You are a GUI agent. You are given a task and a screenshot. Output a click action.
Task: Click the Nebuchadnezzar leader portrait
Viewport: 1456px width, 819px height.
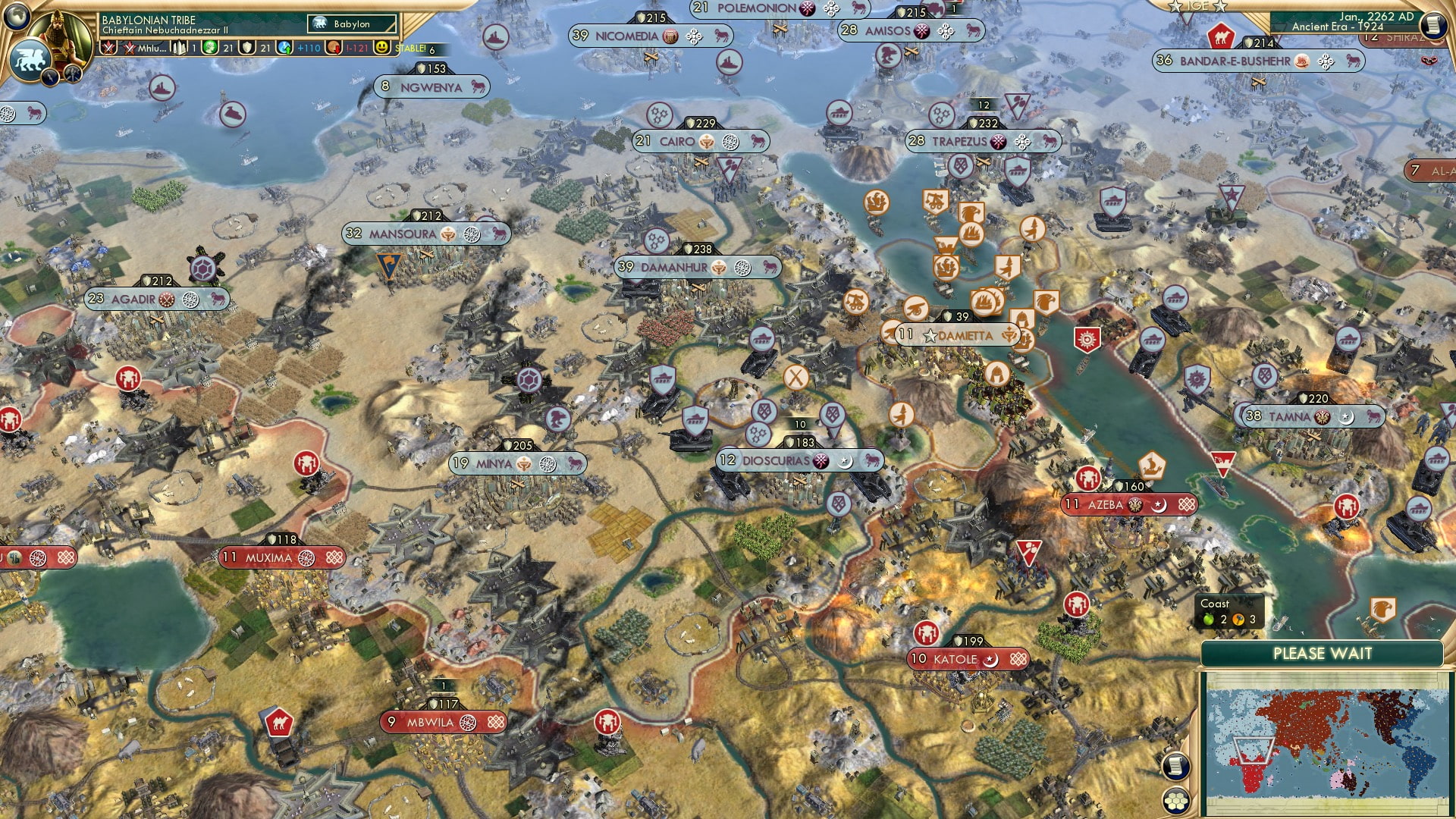pos(61,30)
